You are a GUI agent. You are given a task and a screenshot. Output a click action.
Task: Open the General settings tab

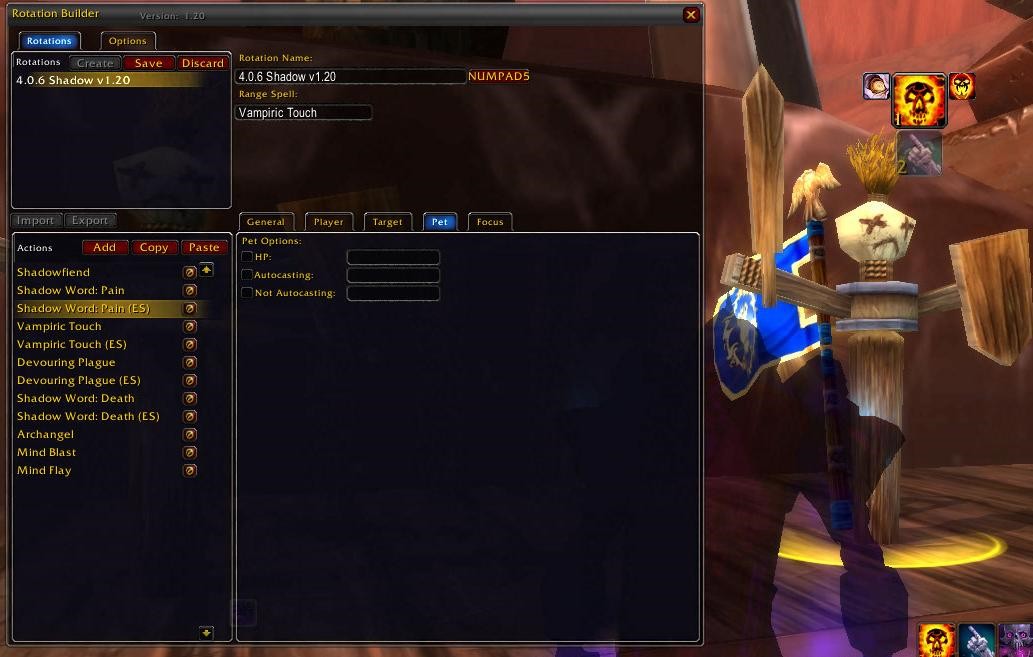(266, 222)
